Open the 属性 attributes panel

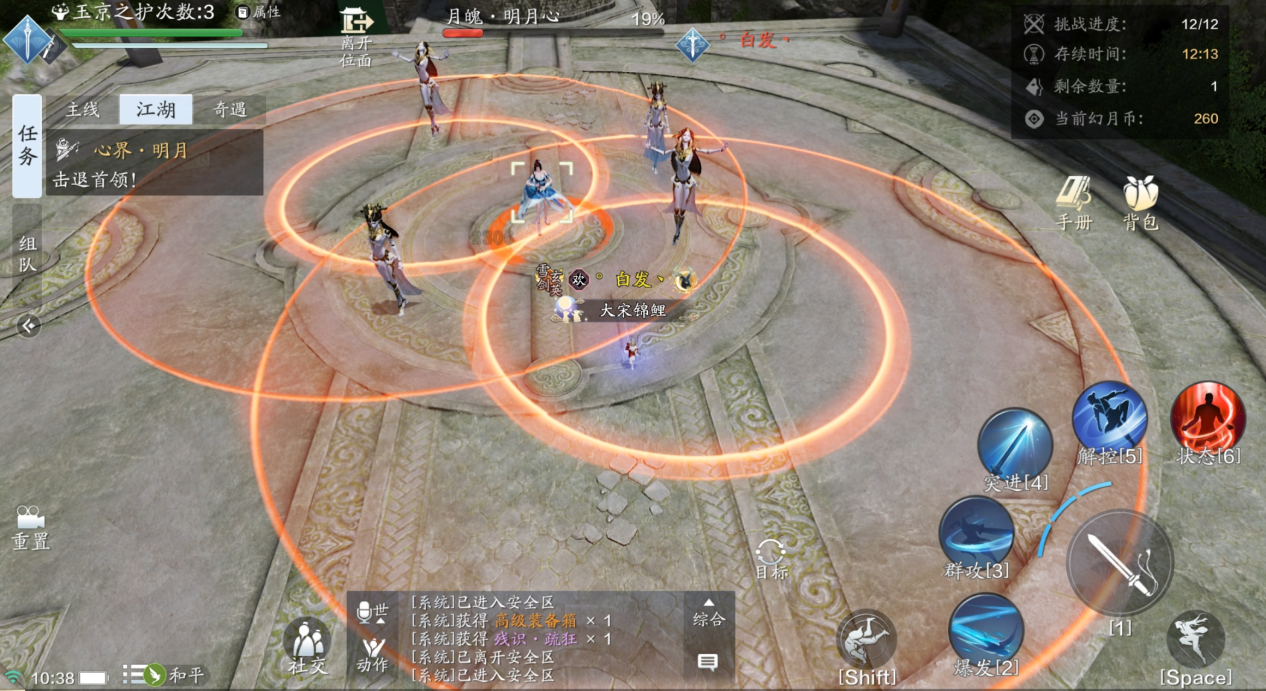click(258, 12)
